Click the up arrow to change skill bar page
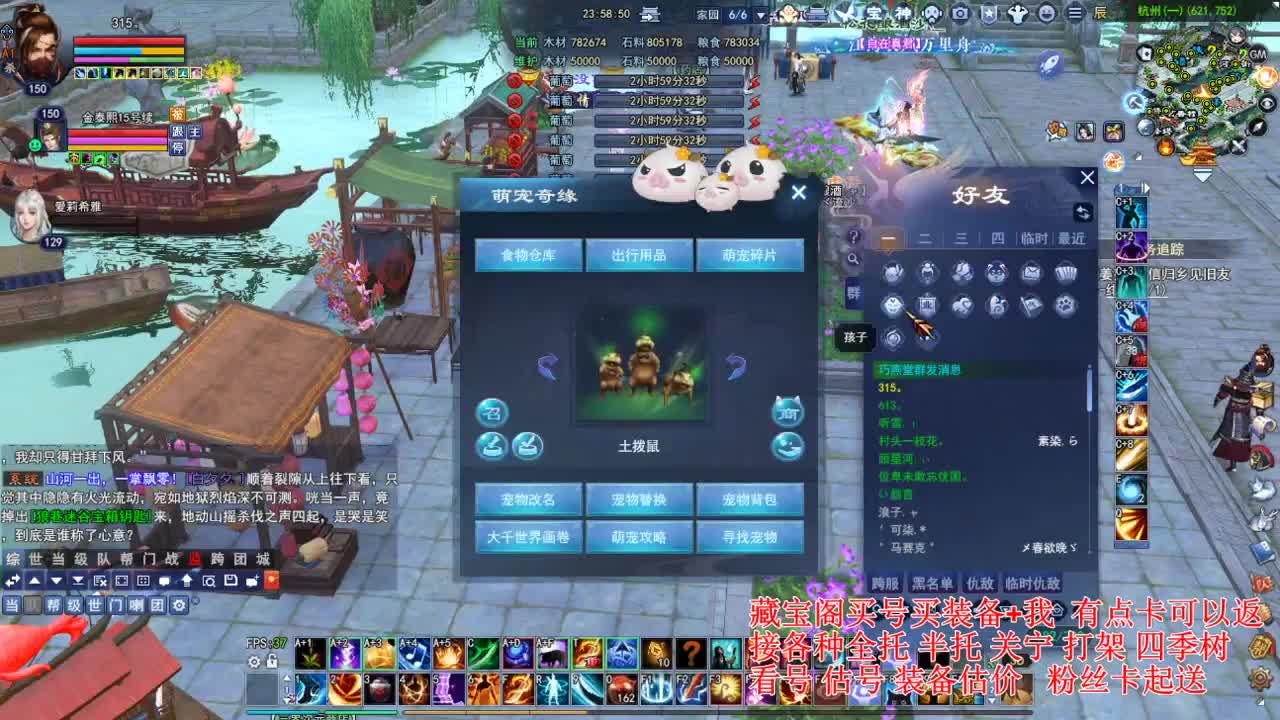The width and height of the screenshot is (1280, 720). tap(287, 675)
